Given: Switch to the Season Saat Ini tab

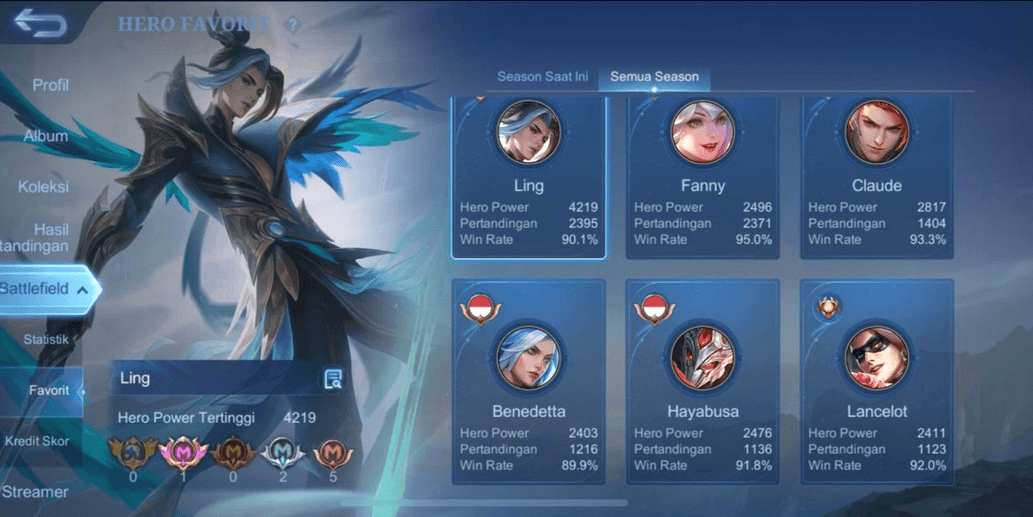Looking at the screenshot, I should (543, 77).
